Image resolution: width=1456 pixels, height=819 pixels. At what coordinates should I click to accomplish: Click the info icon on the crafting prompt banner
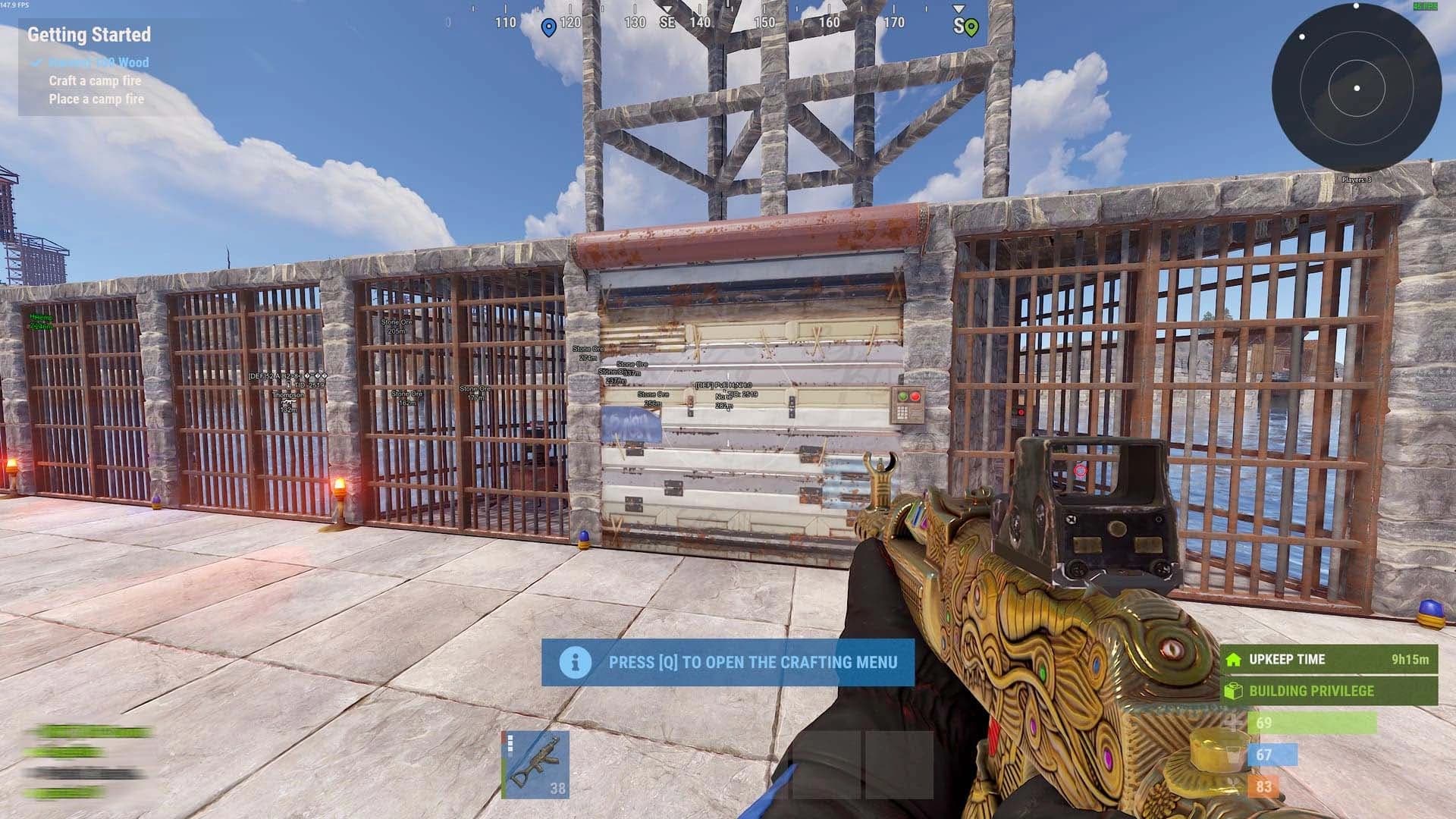click(x=576, y=662)
